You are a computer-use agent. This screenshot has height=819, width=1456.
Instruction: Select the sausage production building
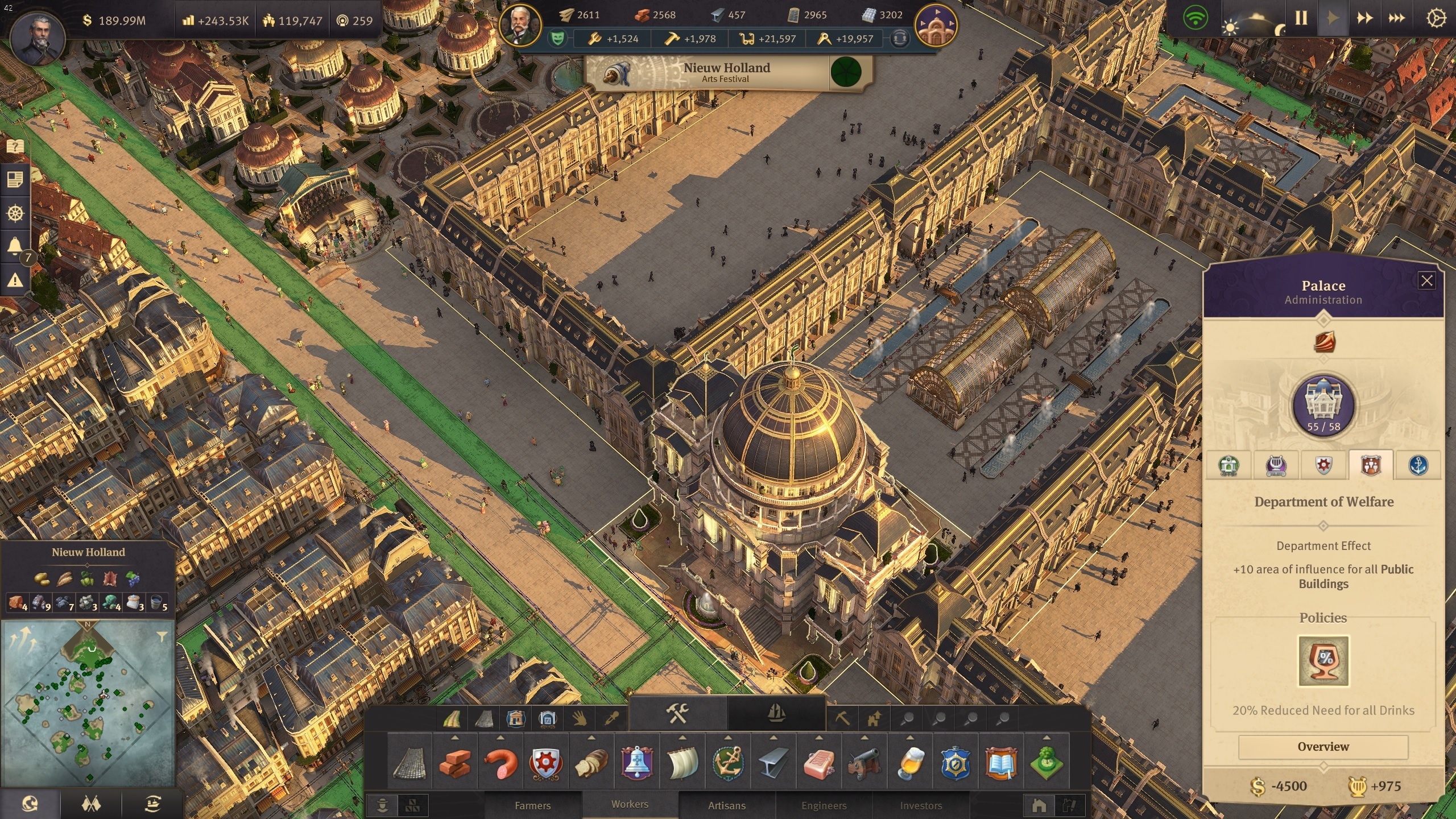(500, 763)
